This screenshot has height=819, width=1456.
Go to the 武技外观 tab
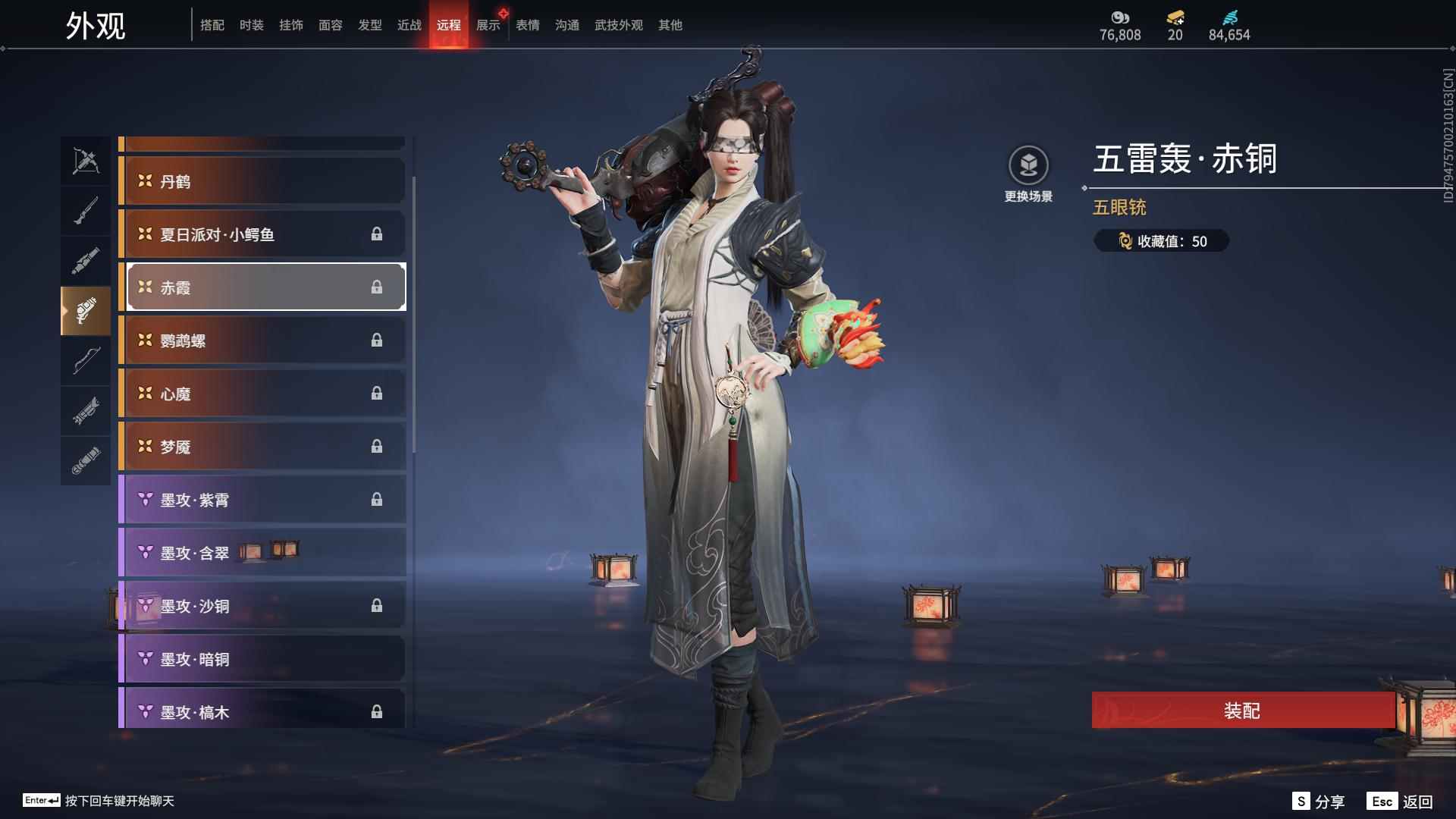pyautogui.click(x=619, y=26)
